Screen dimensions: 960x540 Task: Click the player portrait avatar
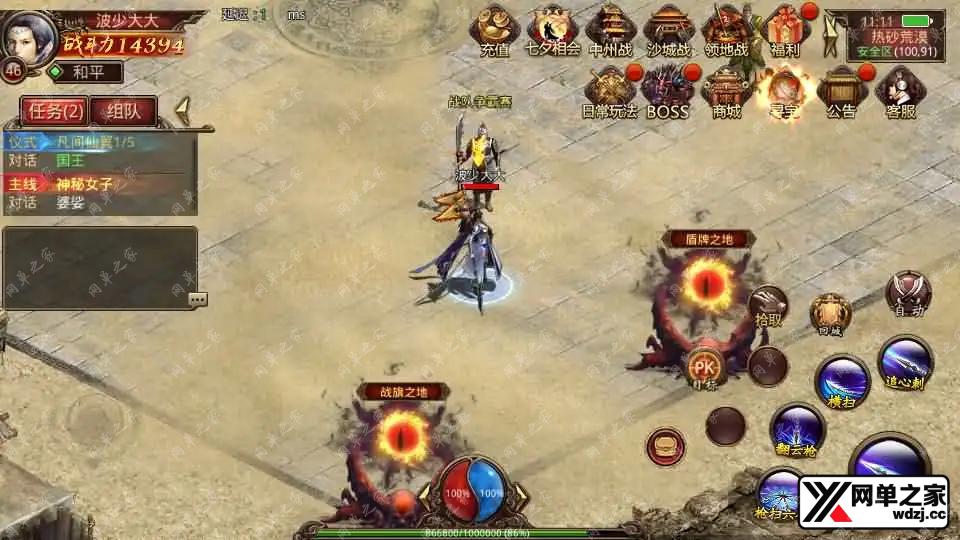tap(30, 36)
